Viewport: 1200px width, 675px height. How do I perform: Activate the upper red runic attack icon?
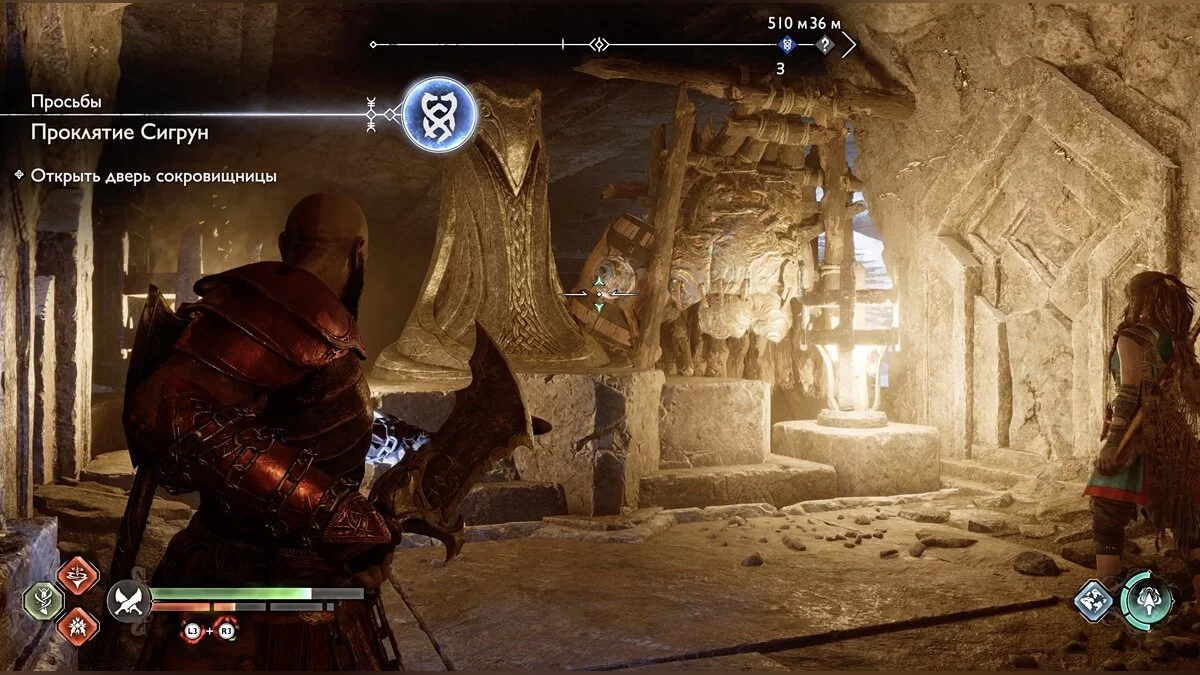(x=77, y=574)
